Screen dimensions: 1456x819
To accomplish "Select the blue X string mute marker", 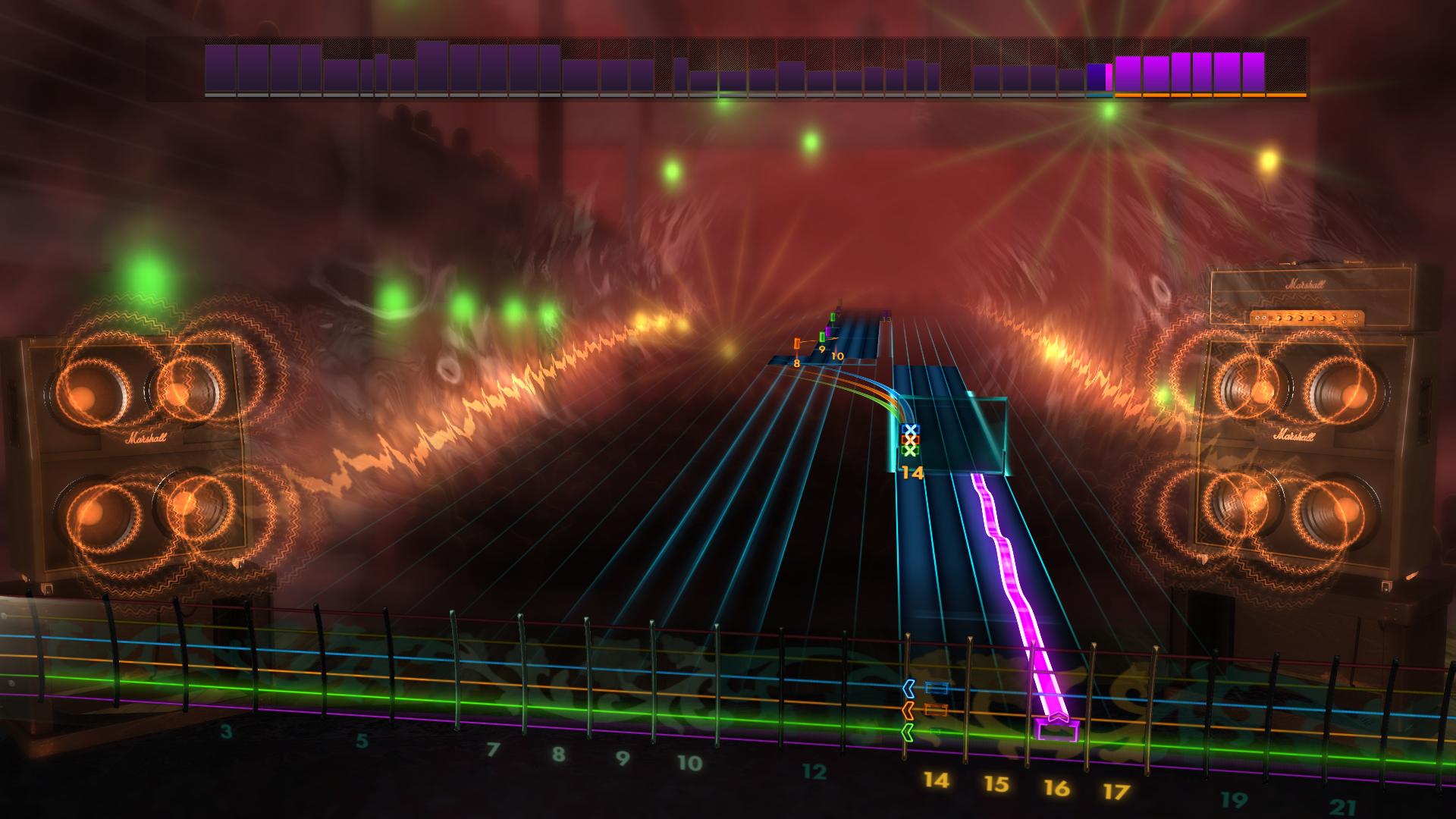I will pos(911,428).
